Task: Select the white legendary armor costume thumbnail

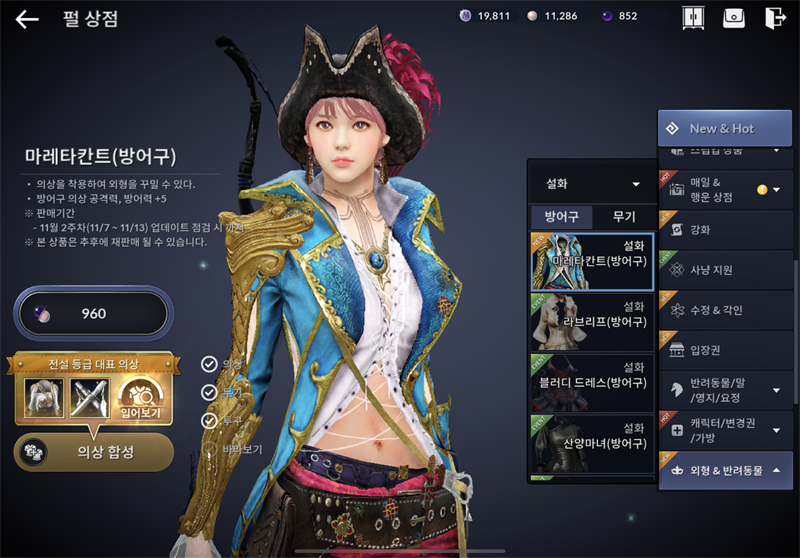Action: coord(44,398)
